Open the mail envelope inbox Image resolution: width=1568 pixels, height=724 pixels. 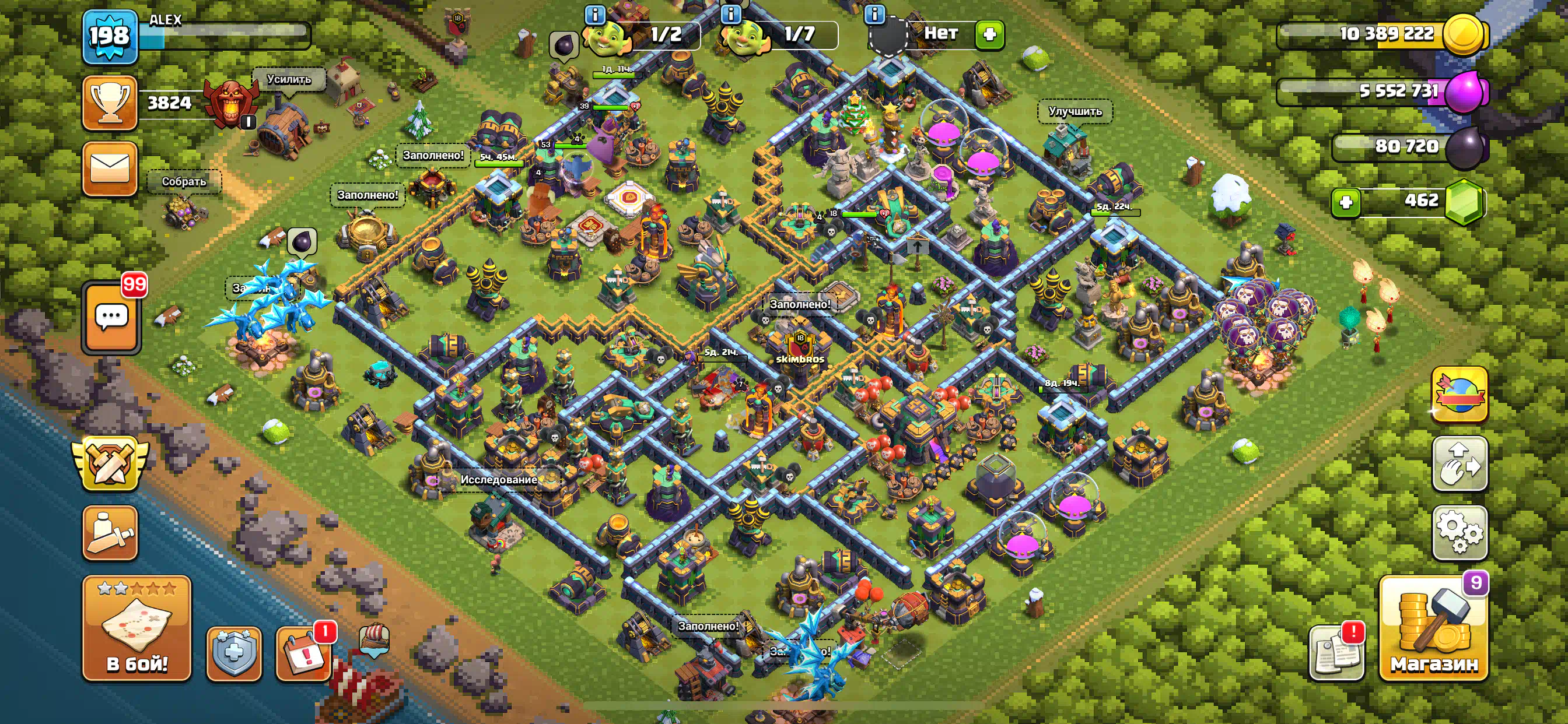(x=110, y=168)
